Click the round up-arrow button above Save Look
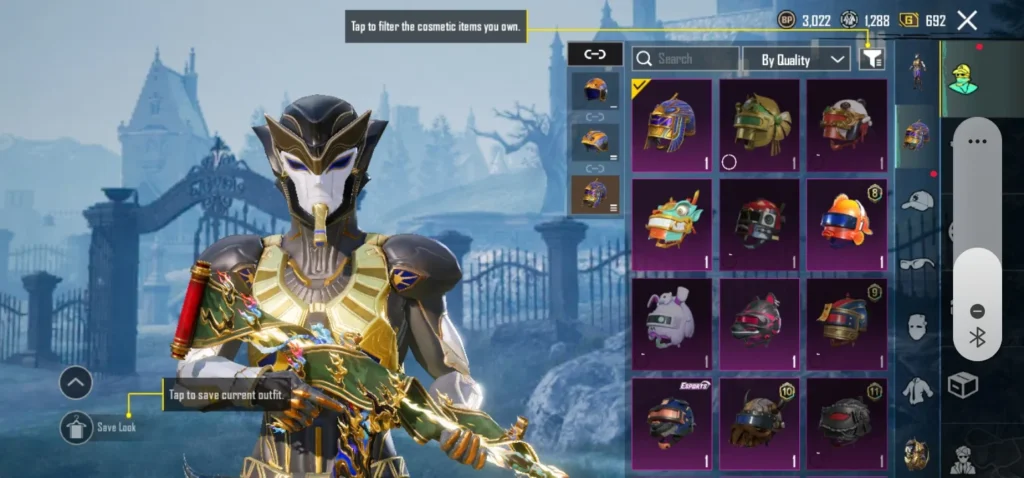Viewport: 1024px width, 478px height. pyautogui.click(x=76, y=382)
